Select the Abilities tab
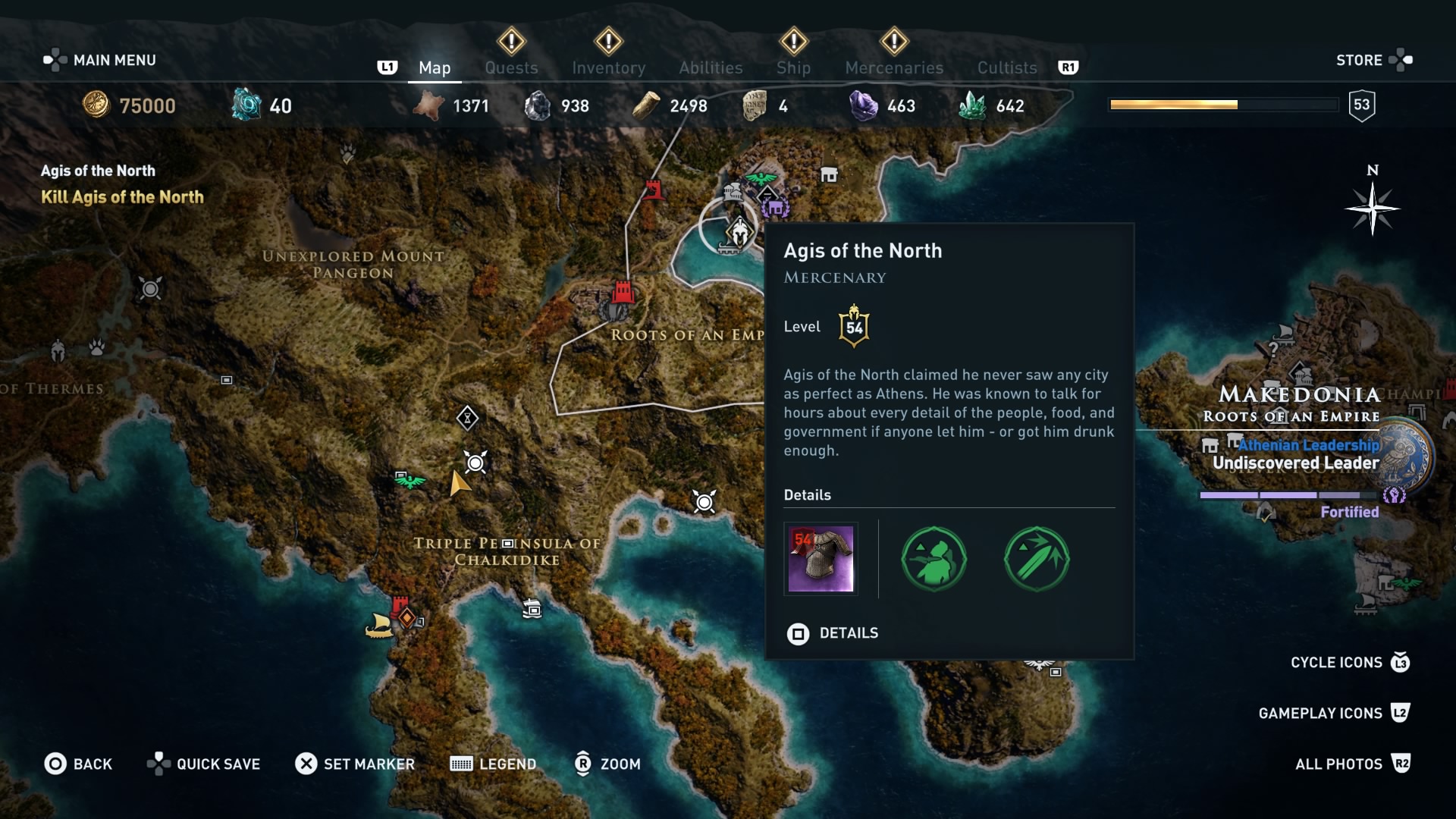 [x=711, y=67]
